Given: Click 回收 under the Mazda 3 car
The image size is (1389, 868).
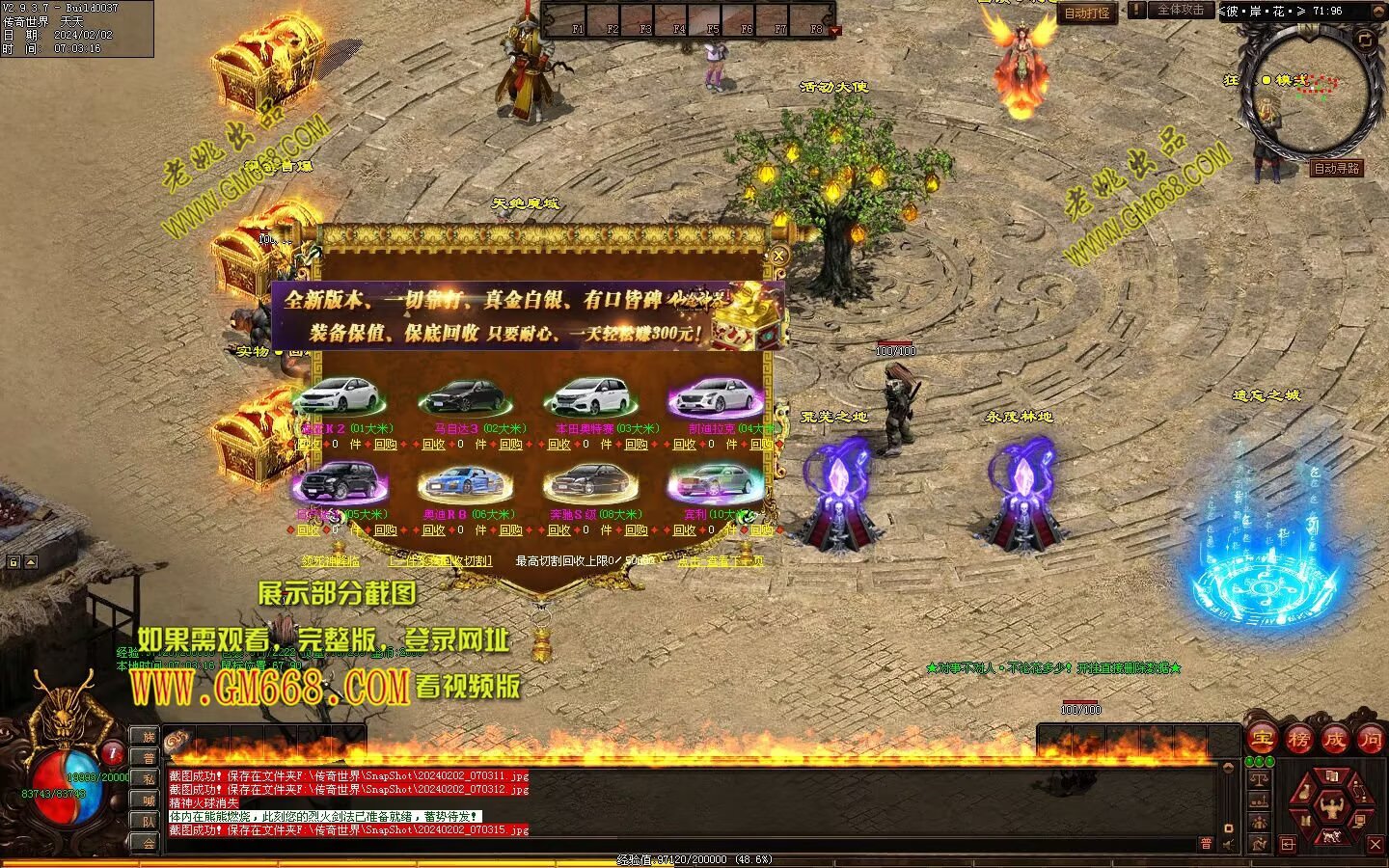Looking at the screenshot, I should pos(434,445).
